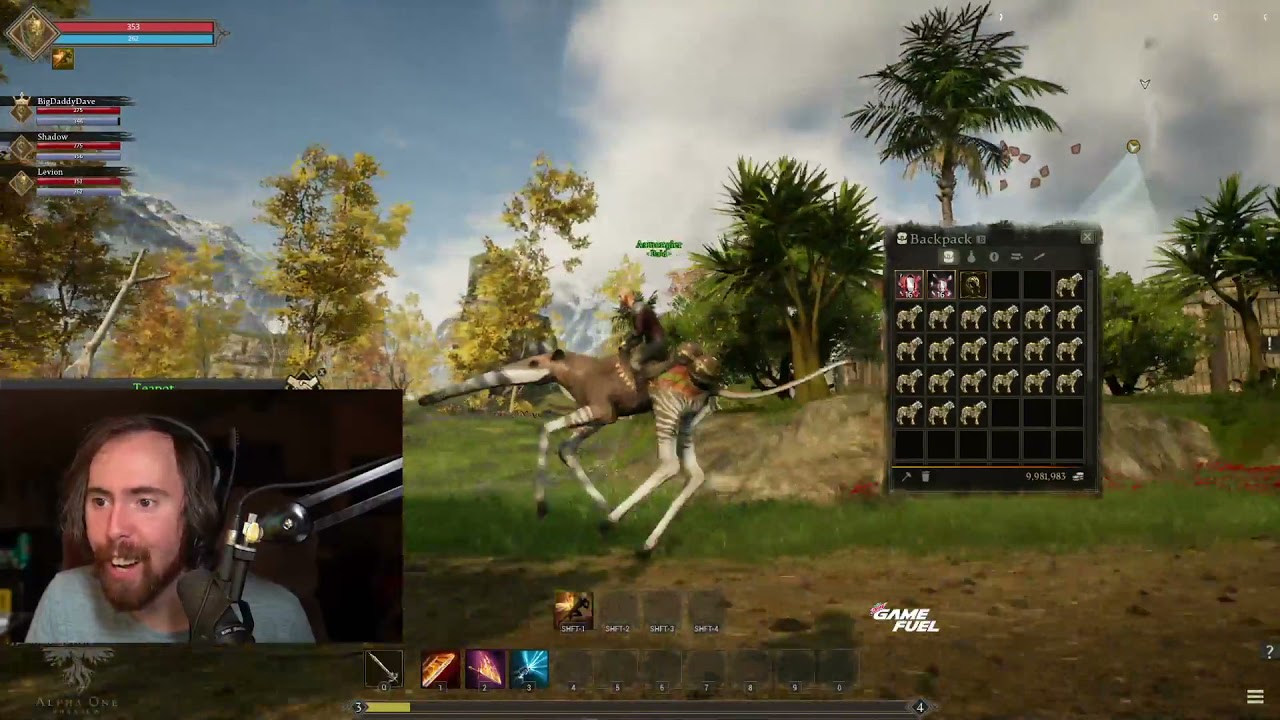Click your own character portrait
1280x720 pixels.
pyautogui.click(x=31, y=33)
